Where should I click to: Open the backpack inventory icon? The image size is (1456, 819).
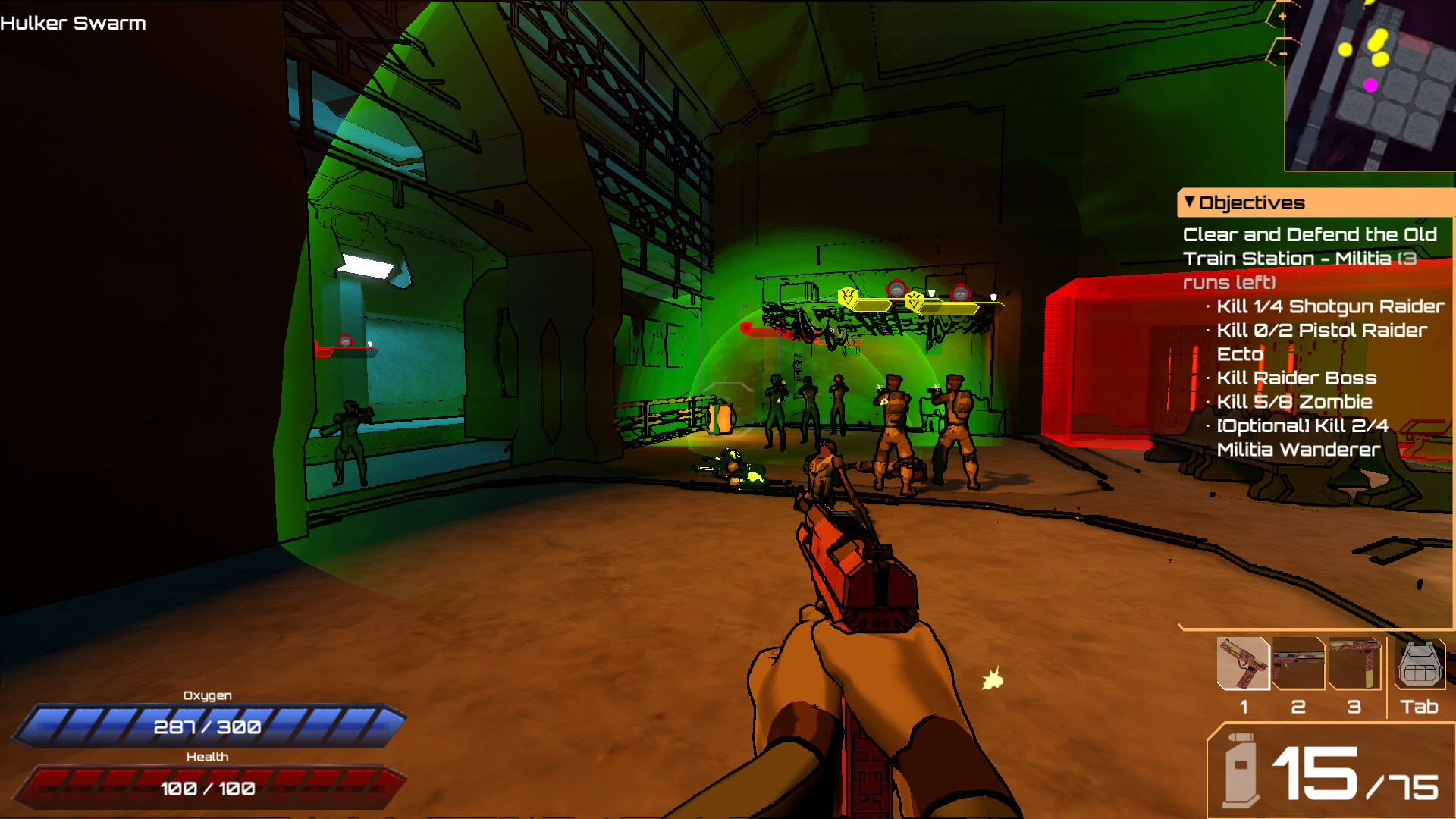point(1420,665)
